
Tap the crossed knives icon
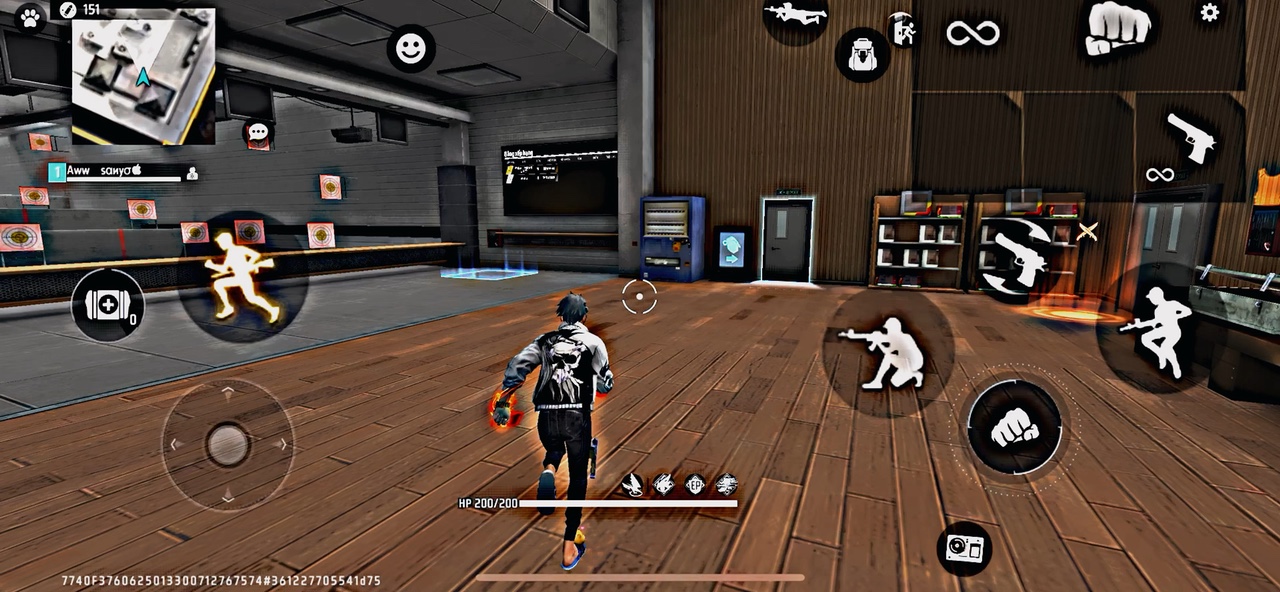[1087, 232]
